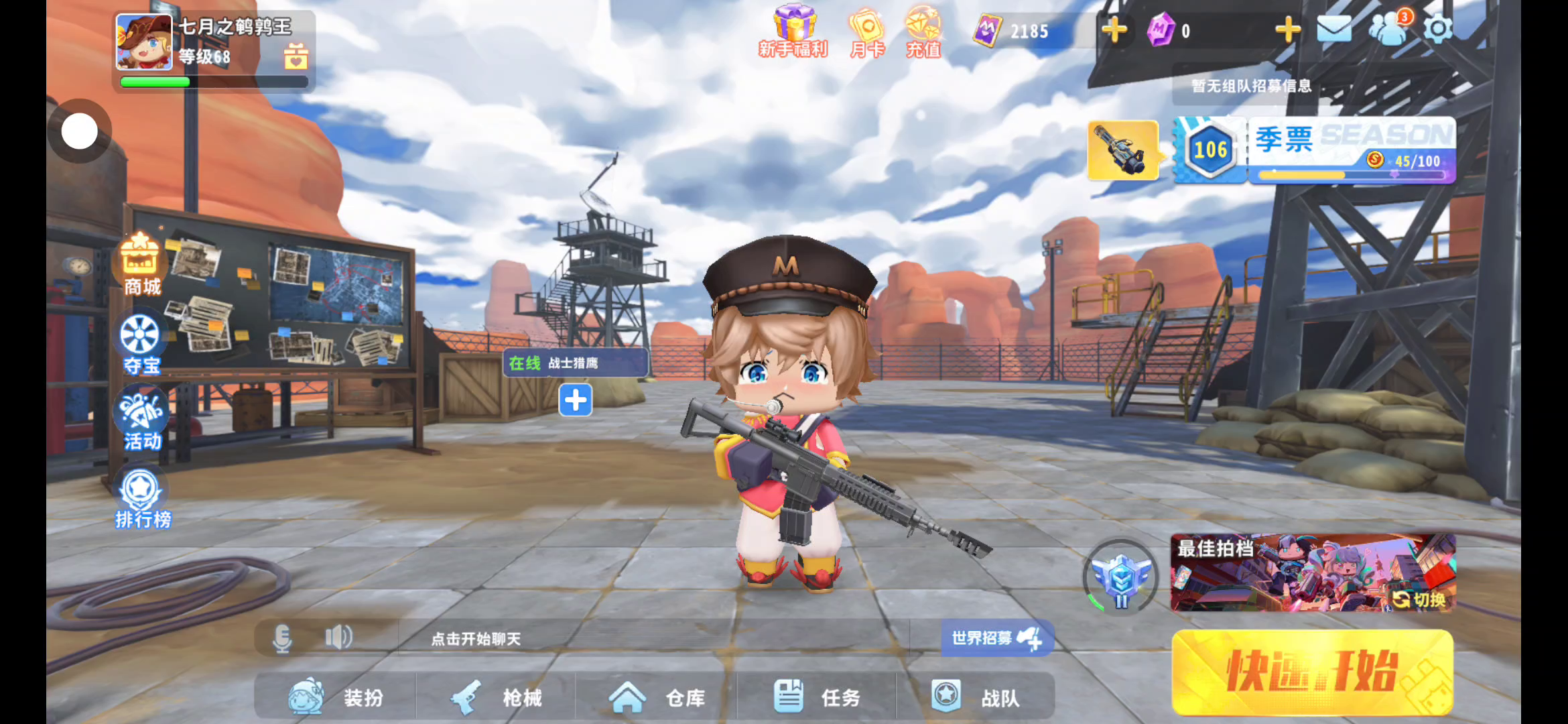
Task: Open the 枪械 weapons menu
Action: (x=496, y=697)
